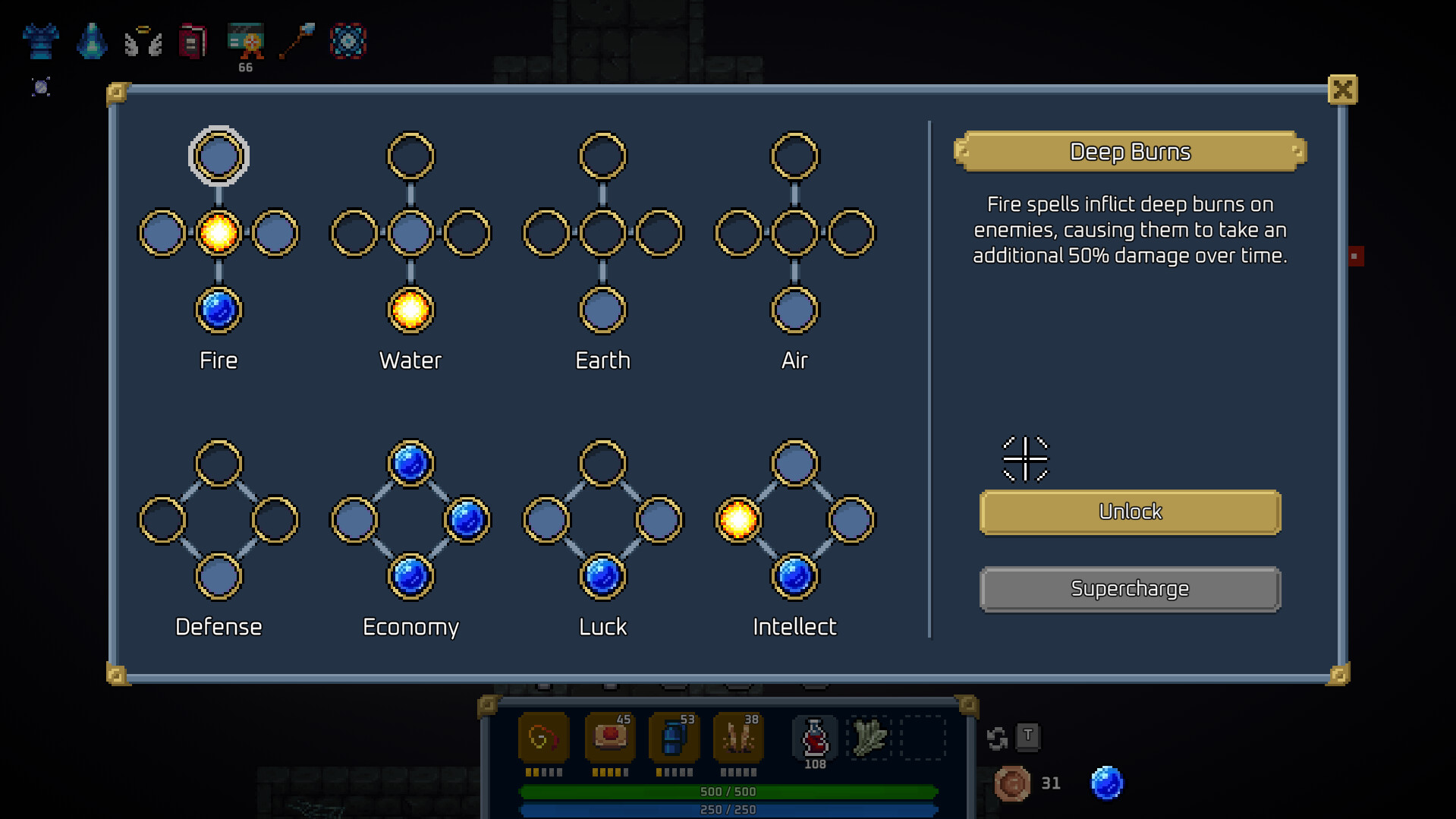The height and width of the screenshot is (819, 1456).
Task: Select the armor icon in the top toolbar
Action: click(40, 42)
